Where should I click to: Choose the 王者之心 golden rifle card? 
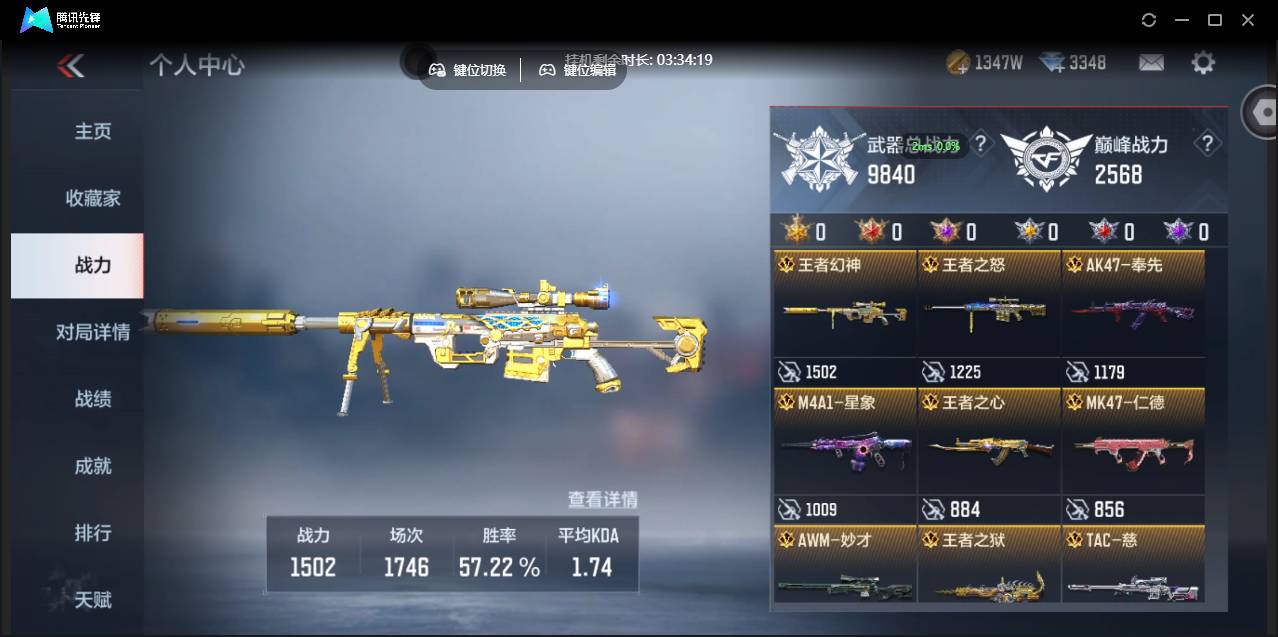989,449
